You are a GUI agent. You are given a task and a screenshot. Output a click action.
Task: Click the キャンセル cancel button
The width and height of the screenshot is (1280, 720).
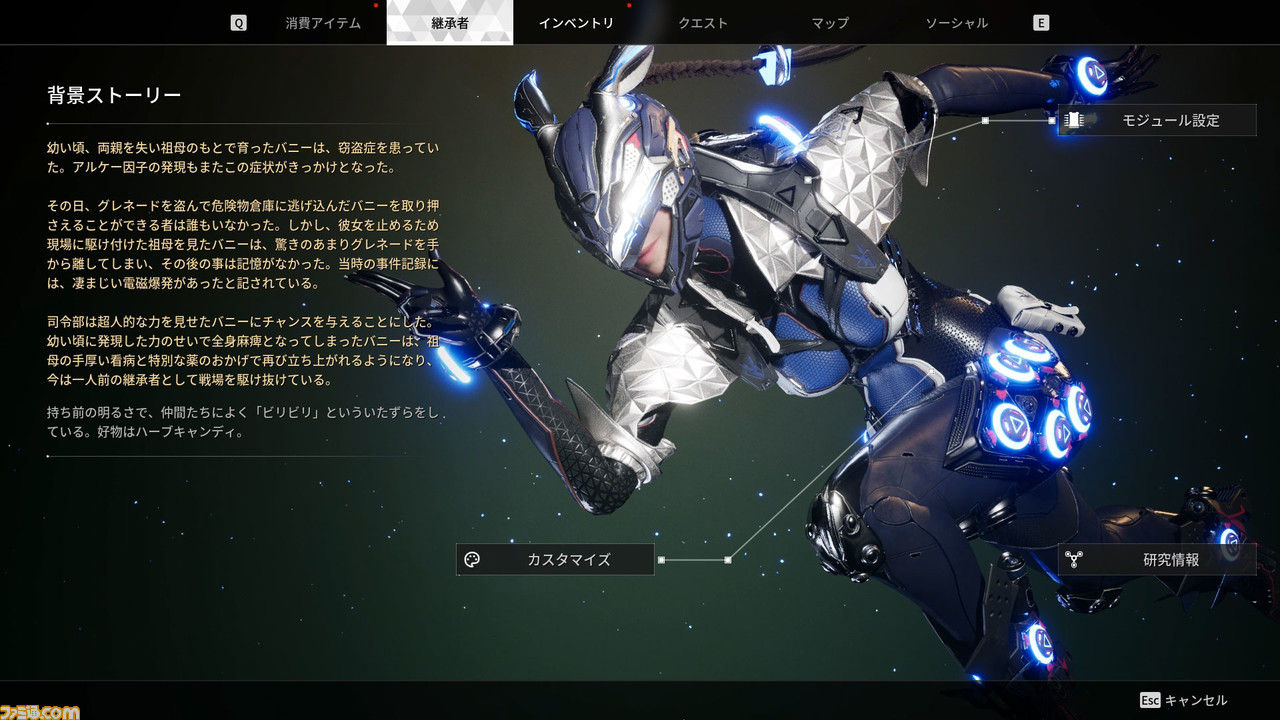(x=1184, y=700)
